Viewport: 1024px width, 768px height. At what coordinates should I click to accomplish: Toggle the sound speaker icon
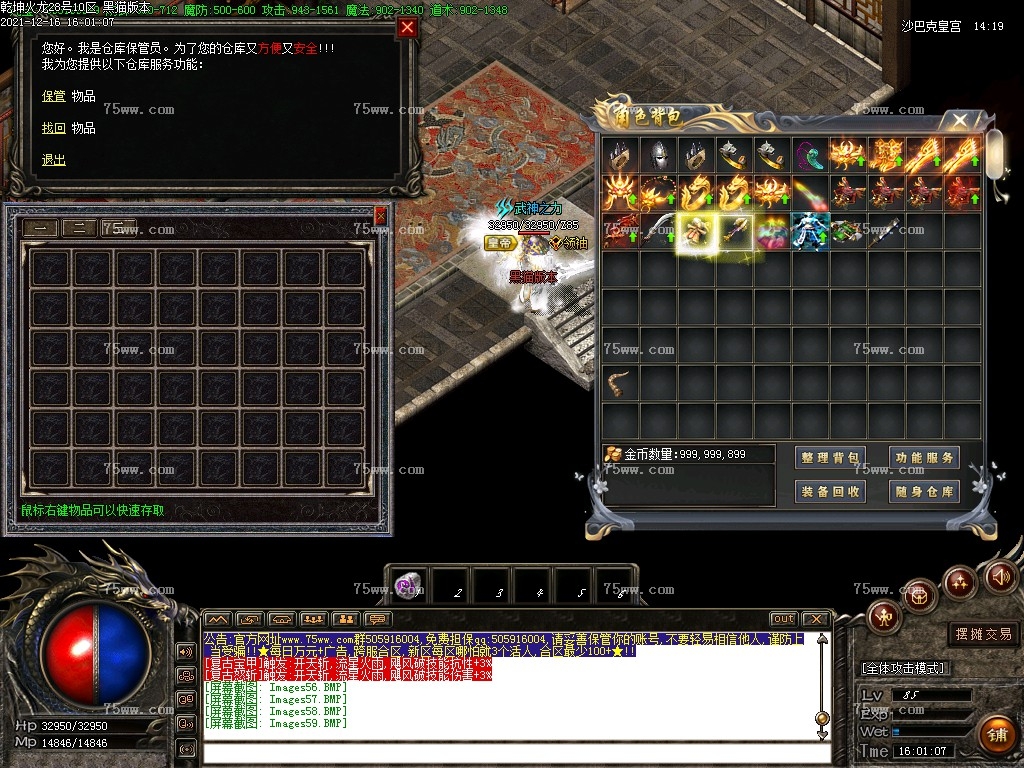click(1001, 576)
